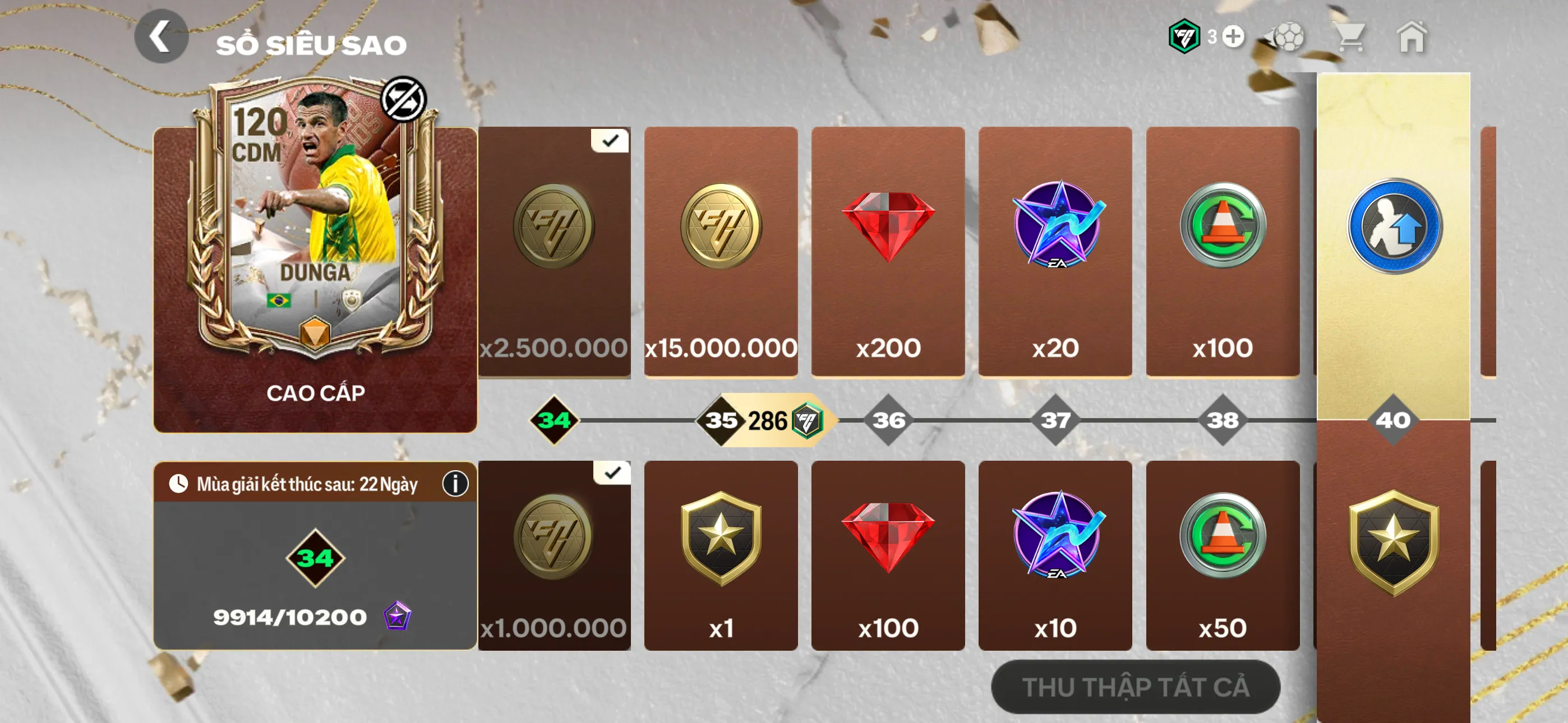Image resolution: width=1568 pixels, height=723 pixels.
Task: Open the shopping cart
Action: 1353,38
